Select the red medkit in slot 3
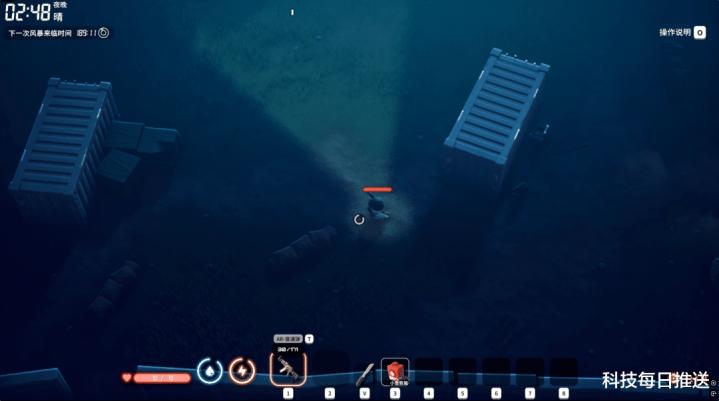The height and width of the screenshot is (401, 719). pos(394,371)
